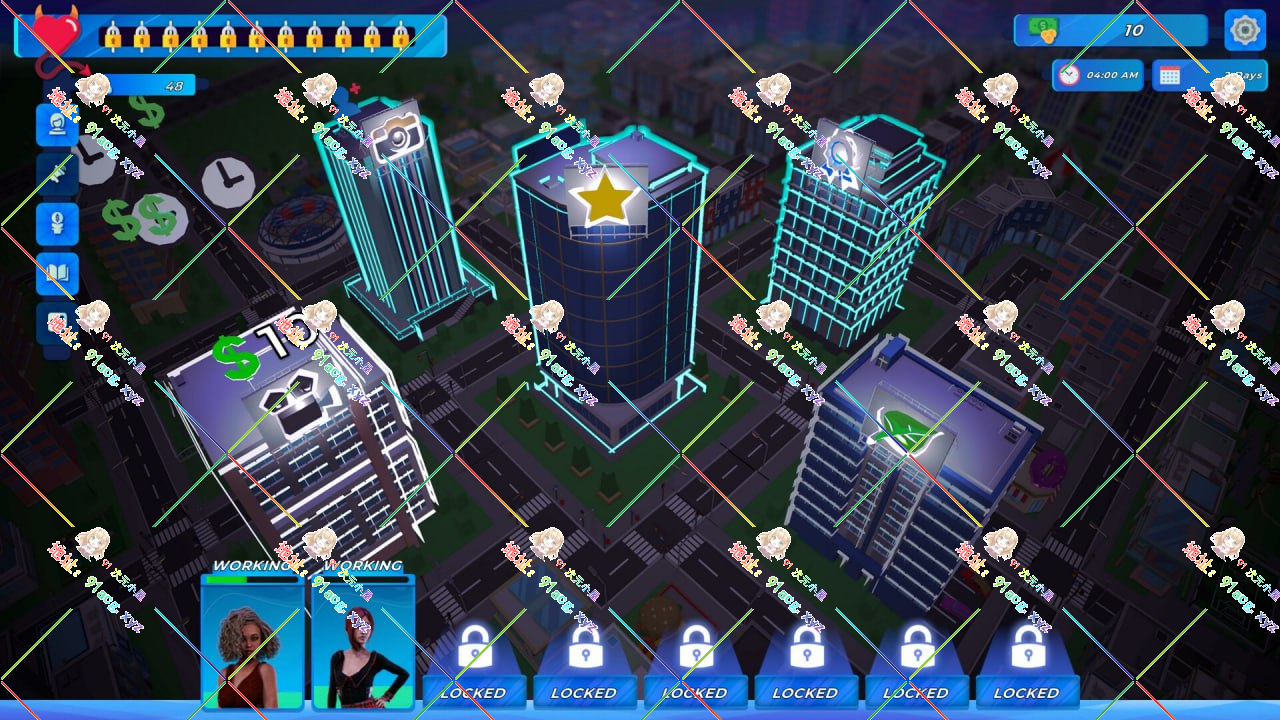
Task: Open the open-book sidebar button
Action: (x=57, y=273)
